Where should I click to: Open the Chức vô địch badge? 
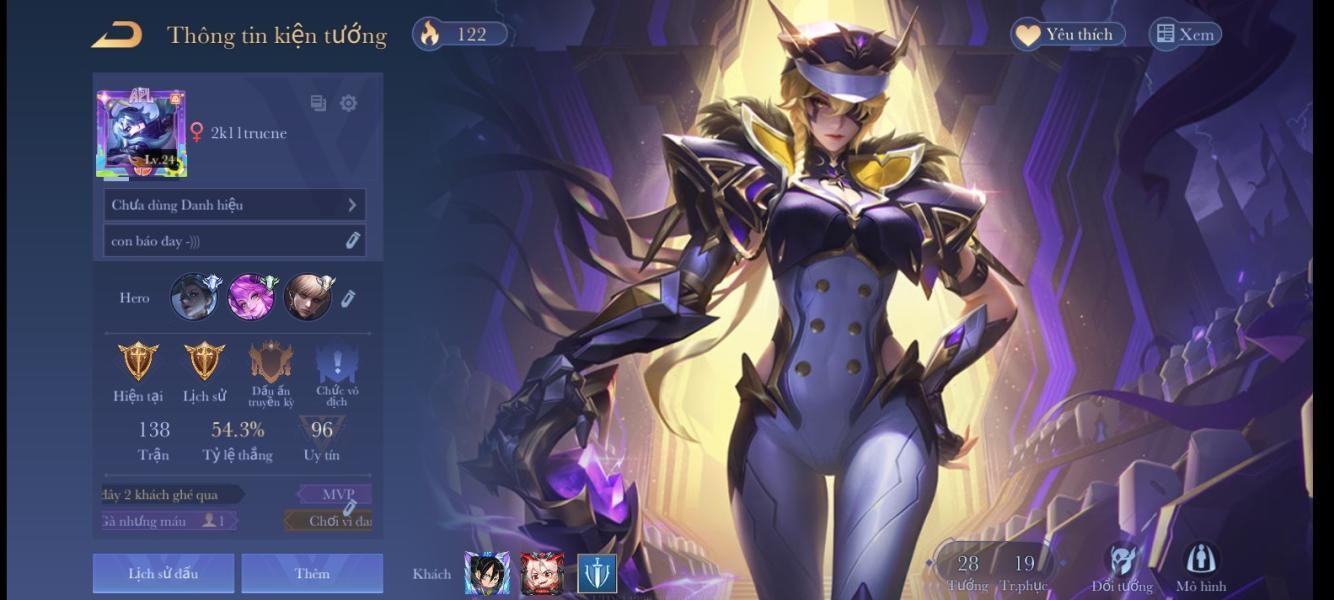coord(337,362)
